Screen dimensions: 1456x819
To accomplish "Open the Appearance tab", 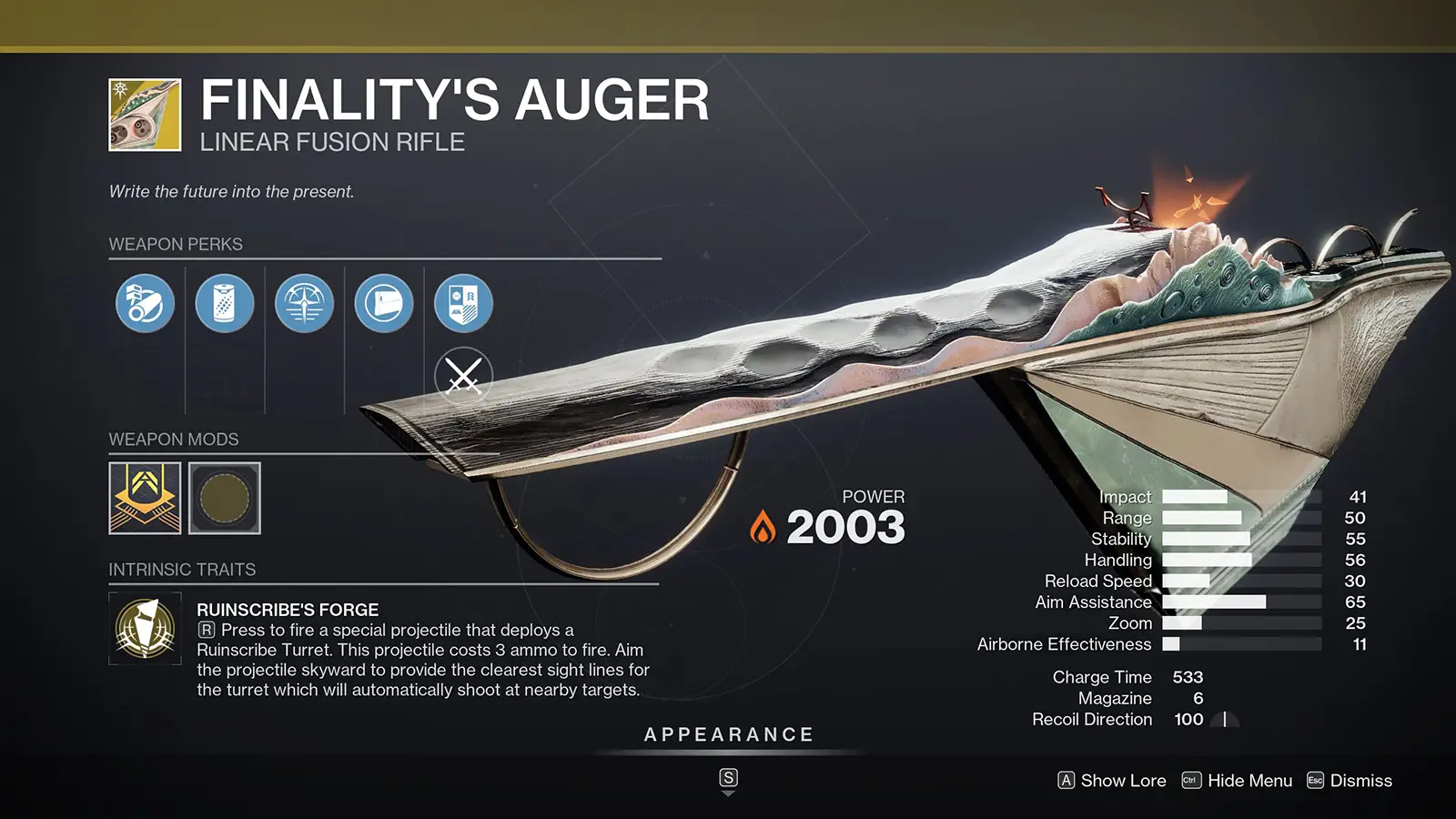I will tap(728, 733).
